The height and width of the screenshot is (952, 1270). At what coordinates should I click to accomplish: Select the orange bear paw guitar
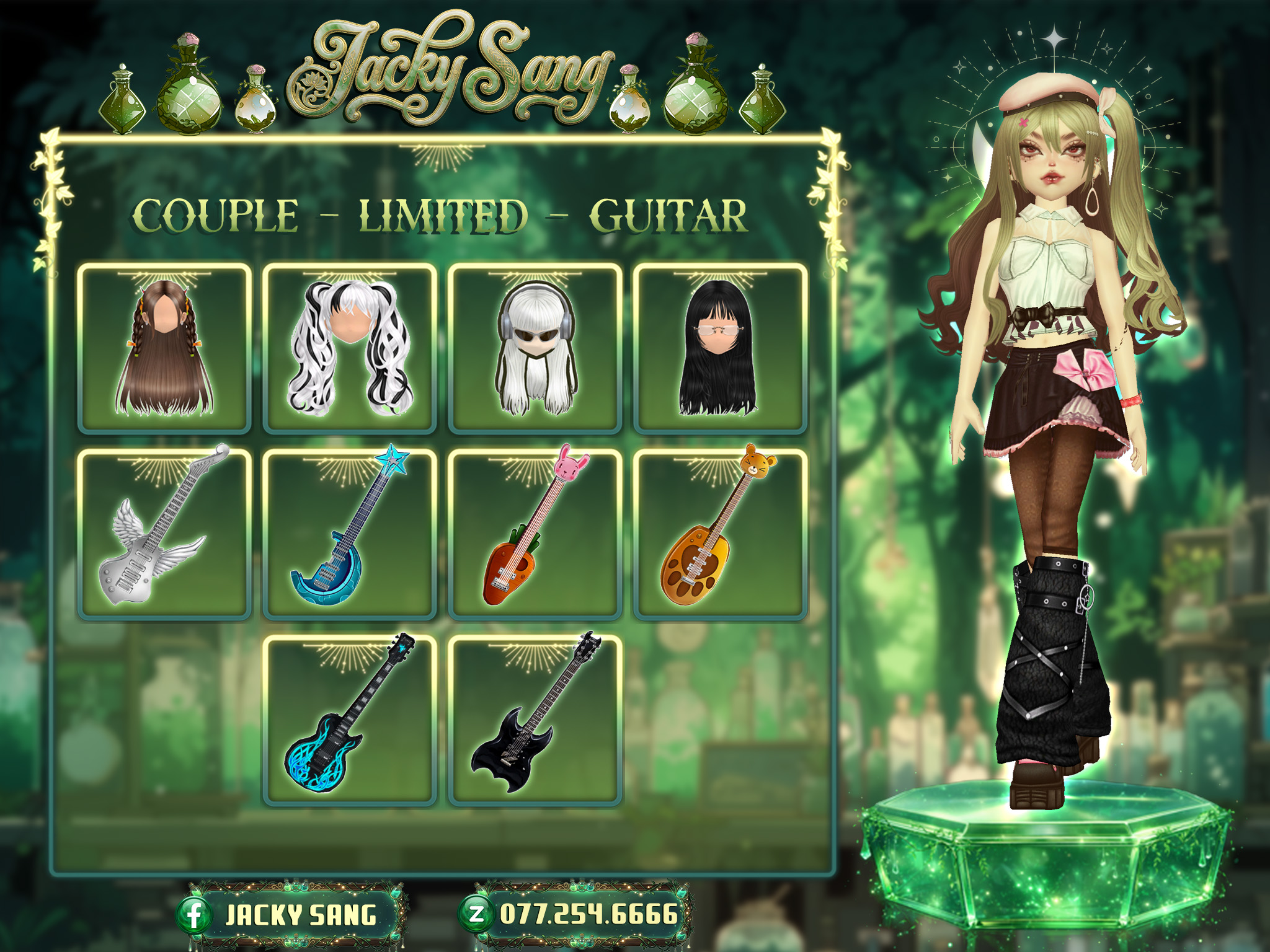click(720, 534)
